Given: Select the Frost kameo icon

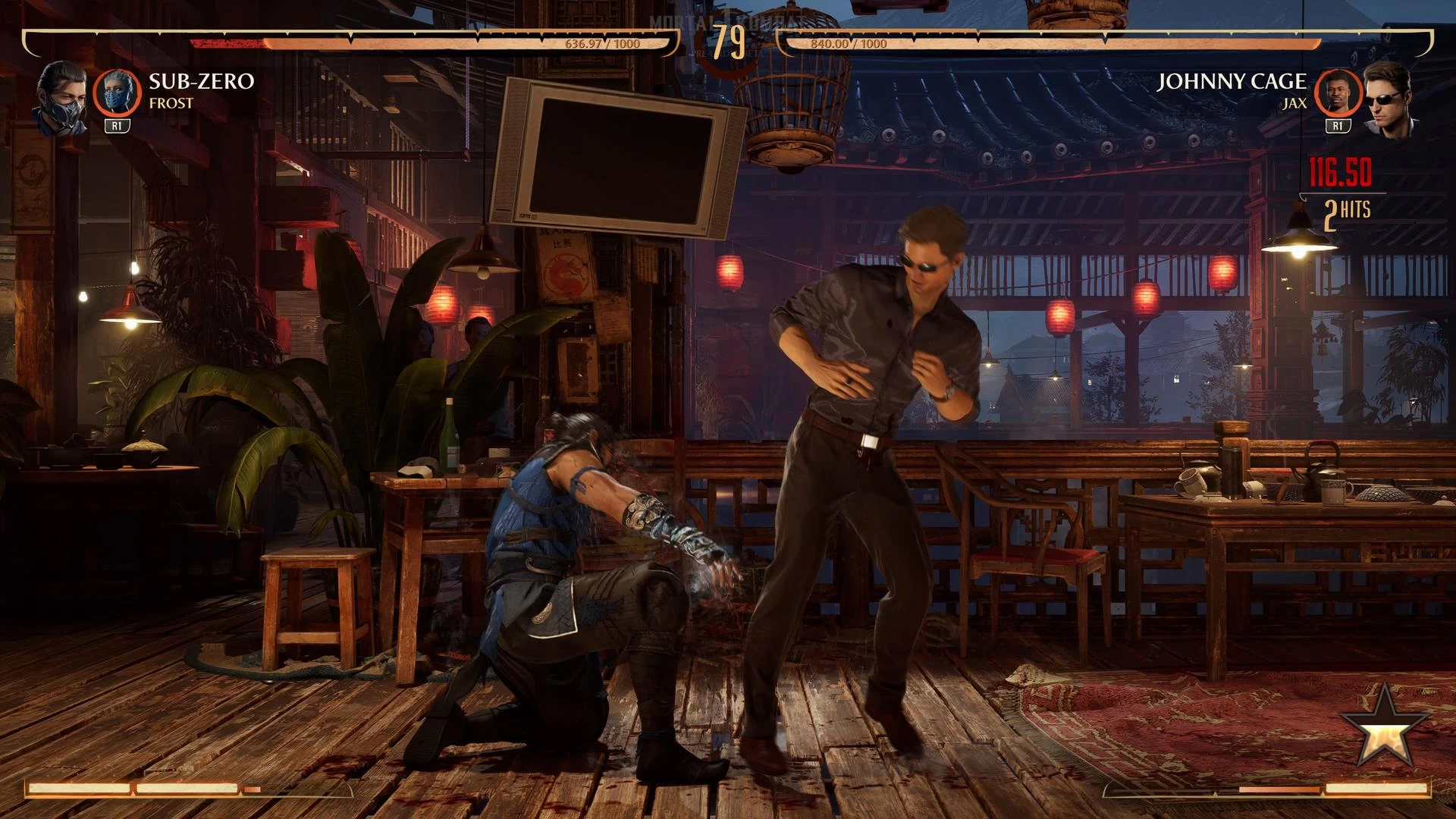Looking at the screenshot, I should [x=118, y=93].
